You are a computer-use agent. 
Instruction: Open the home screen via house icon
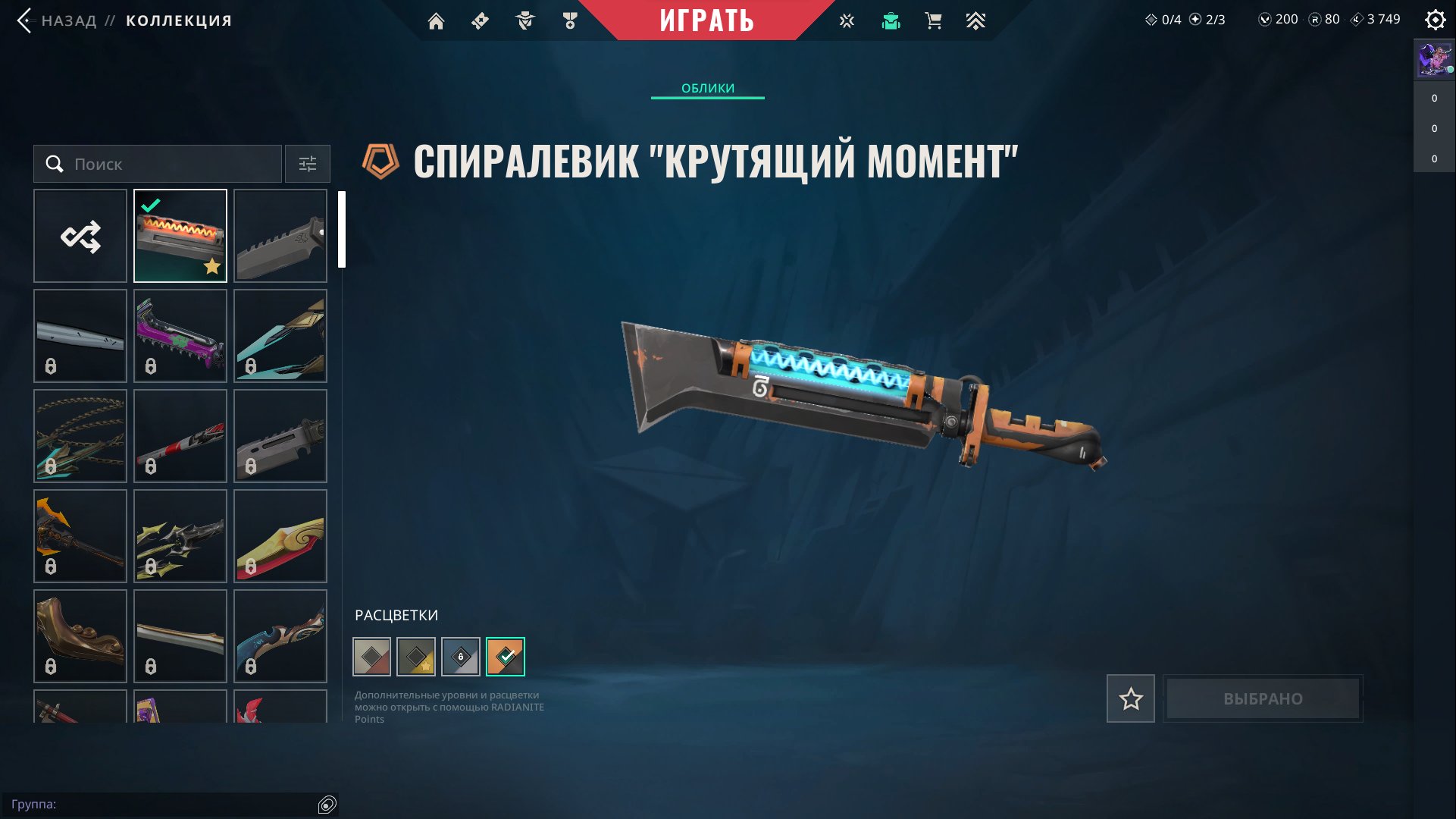pyautogui.click(x=437, y=20)
